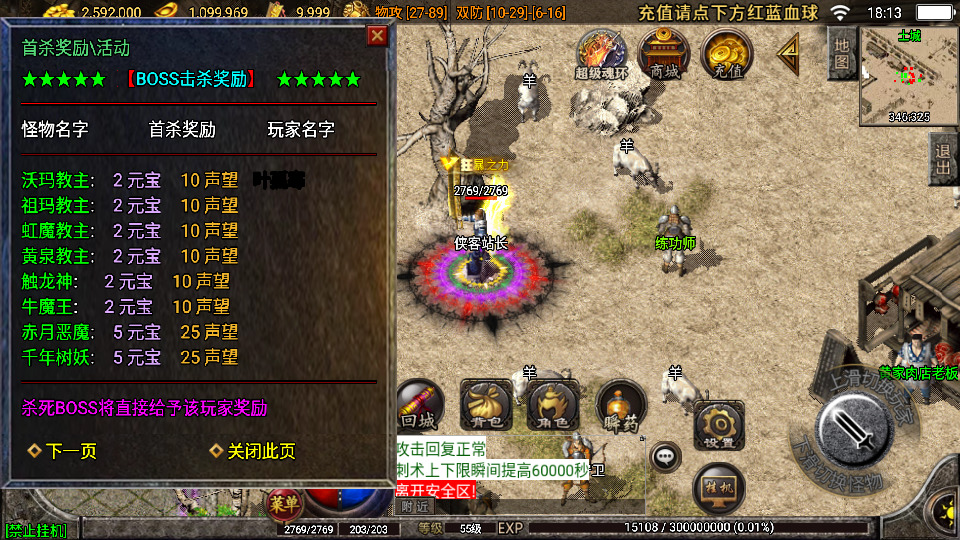Show the 角色 character sheet
Image resolution: width=960 pixels, height=540 pixels.
click(x=552, y=405)
